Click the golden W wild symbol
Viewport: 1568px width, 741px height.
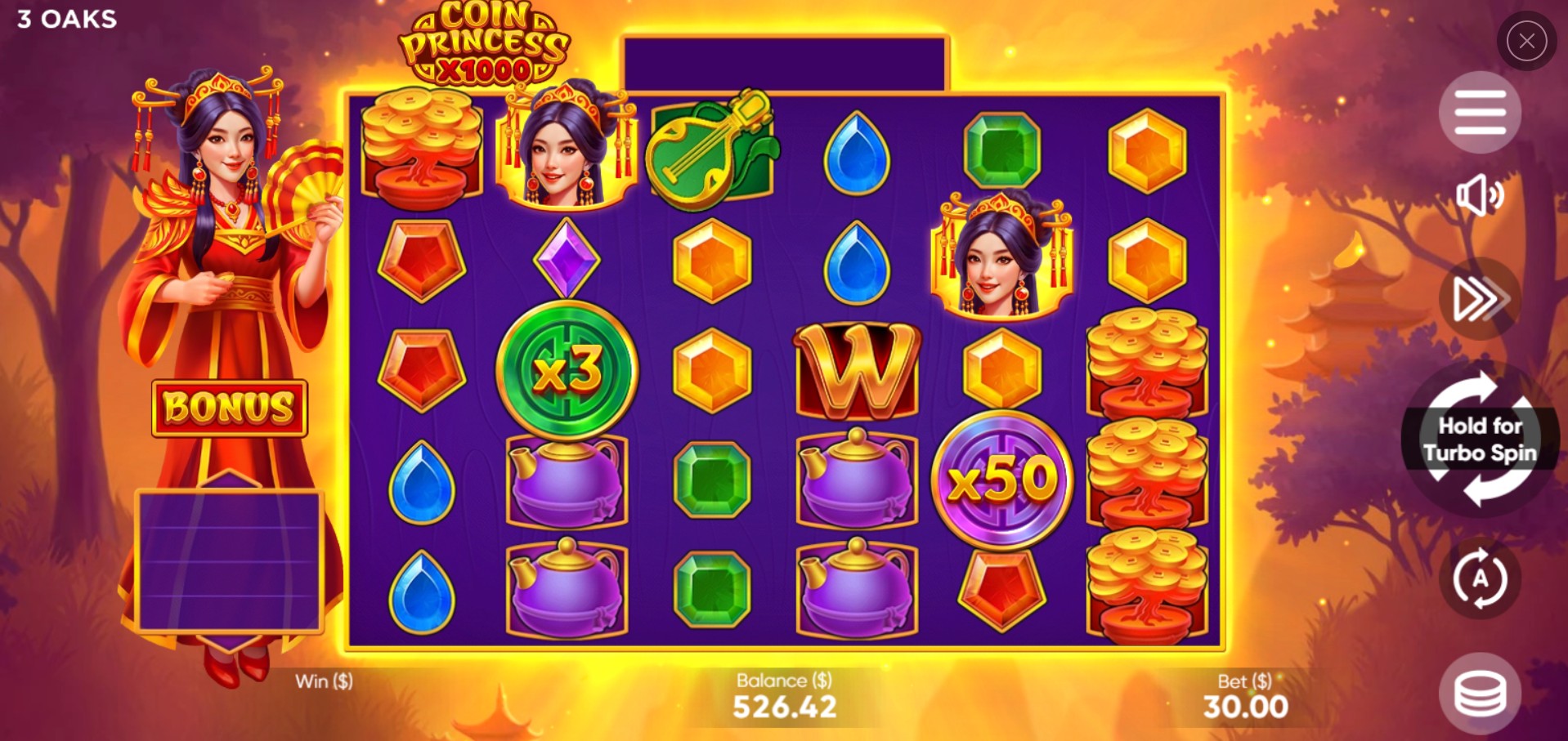pyautogui.click(x=856, y=372)
